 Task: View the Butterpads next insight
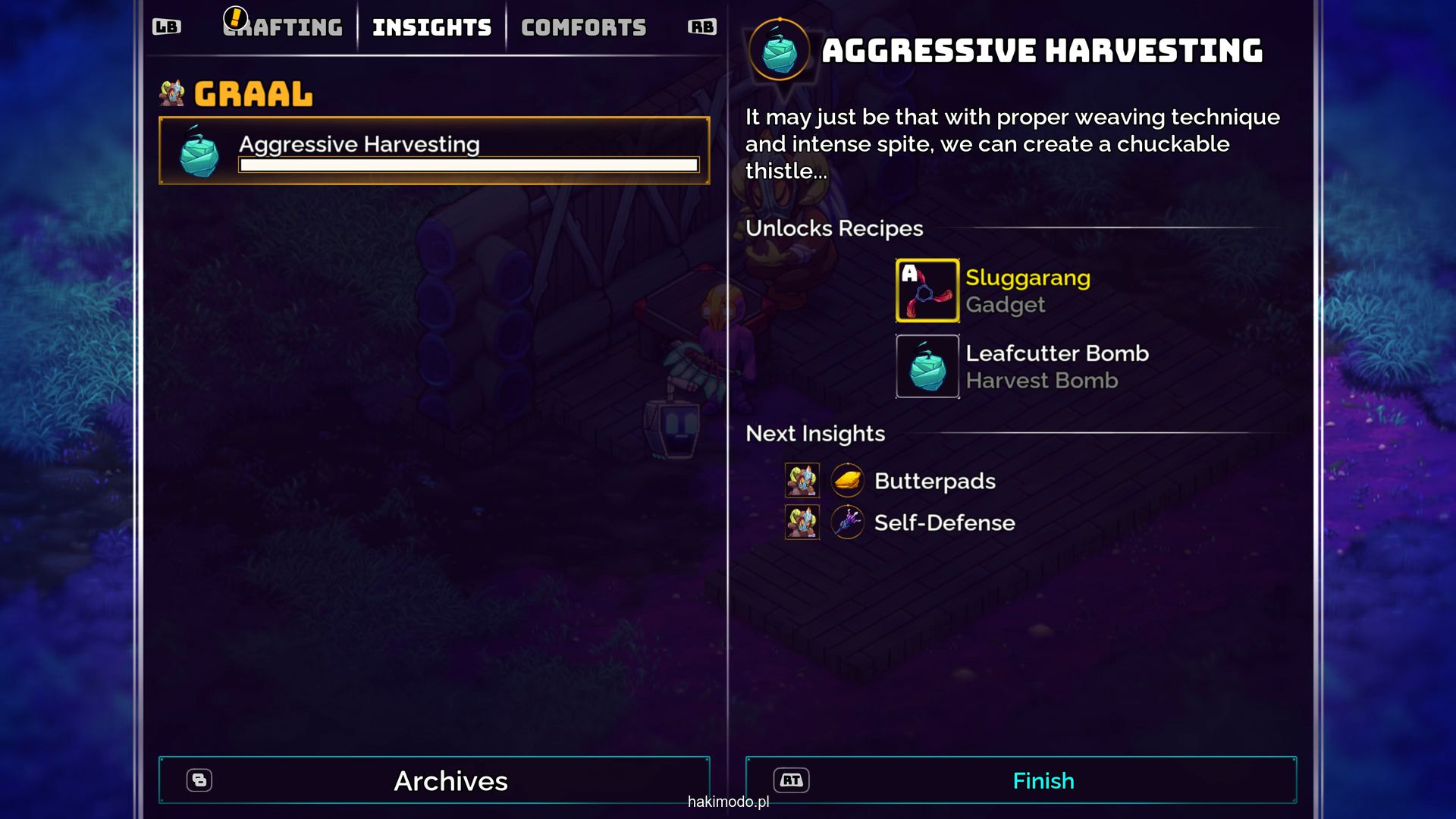pyautogui.click(x=934, y=481)
